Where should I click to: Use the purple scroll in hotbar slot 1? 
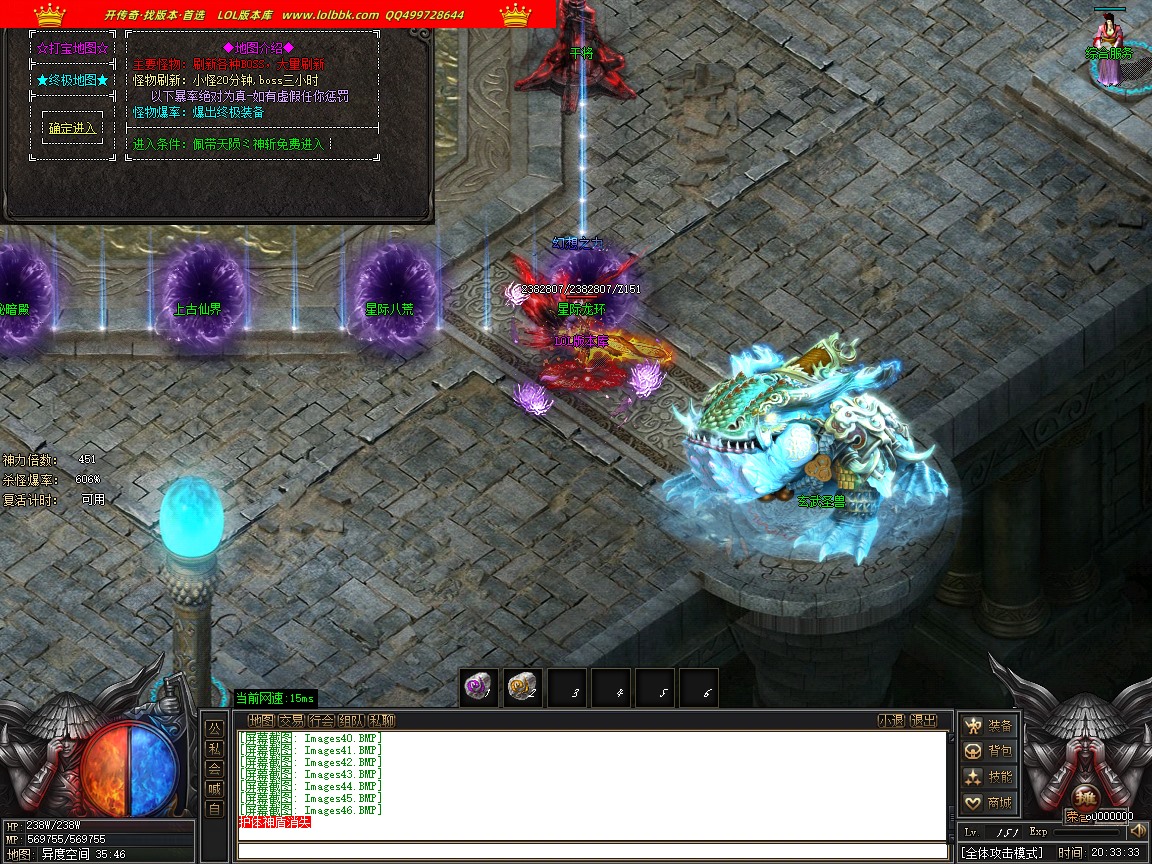pyautogui.click(x=478, y=686)
